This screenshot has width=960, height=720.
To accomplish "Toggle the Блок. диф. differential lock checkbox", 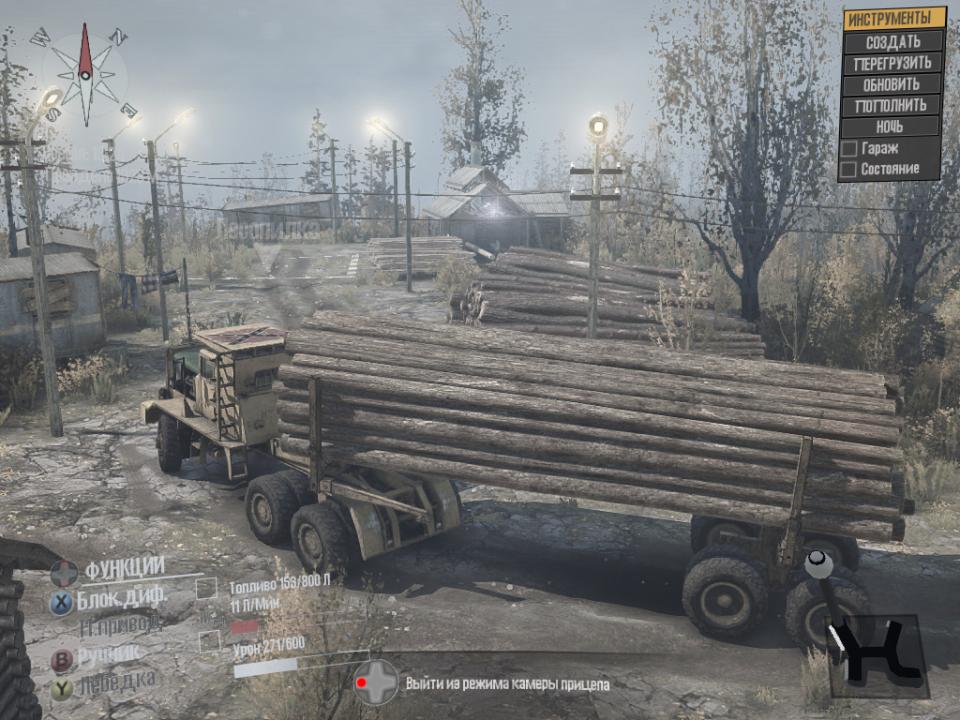I will point(206,587).
